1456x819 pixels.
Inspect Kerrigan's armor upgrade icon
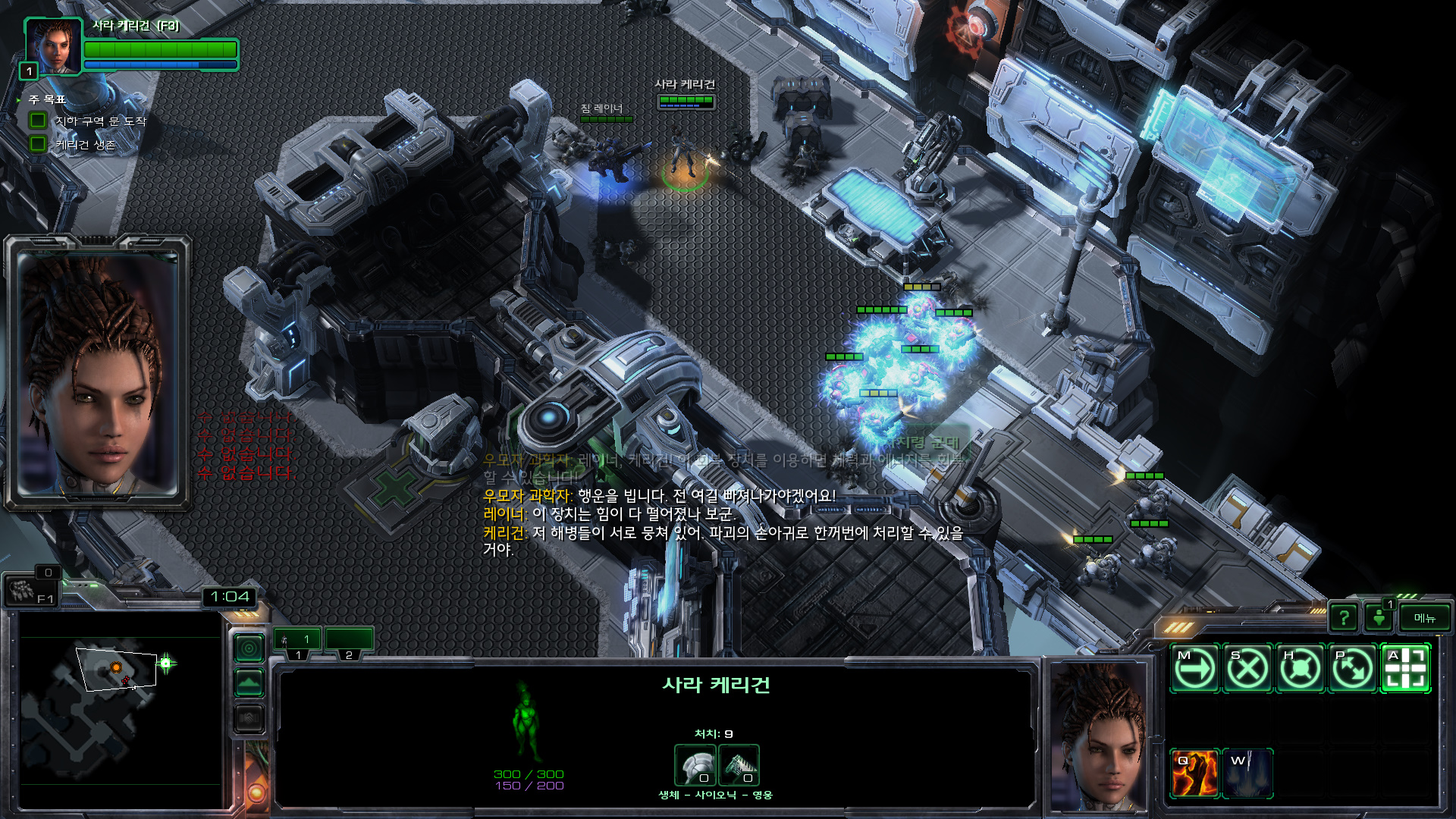(695, 764)
